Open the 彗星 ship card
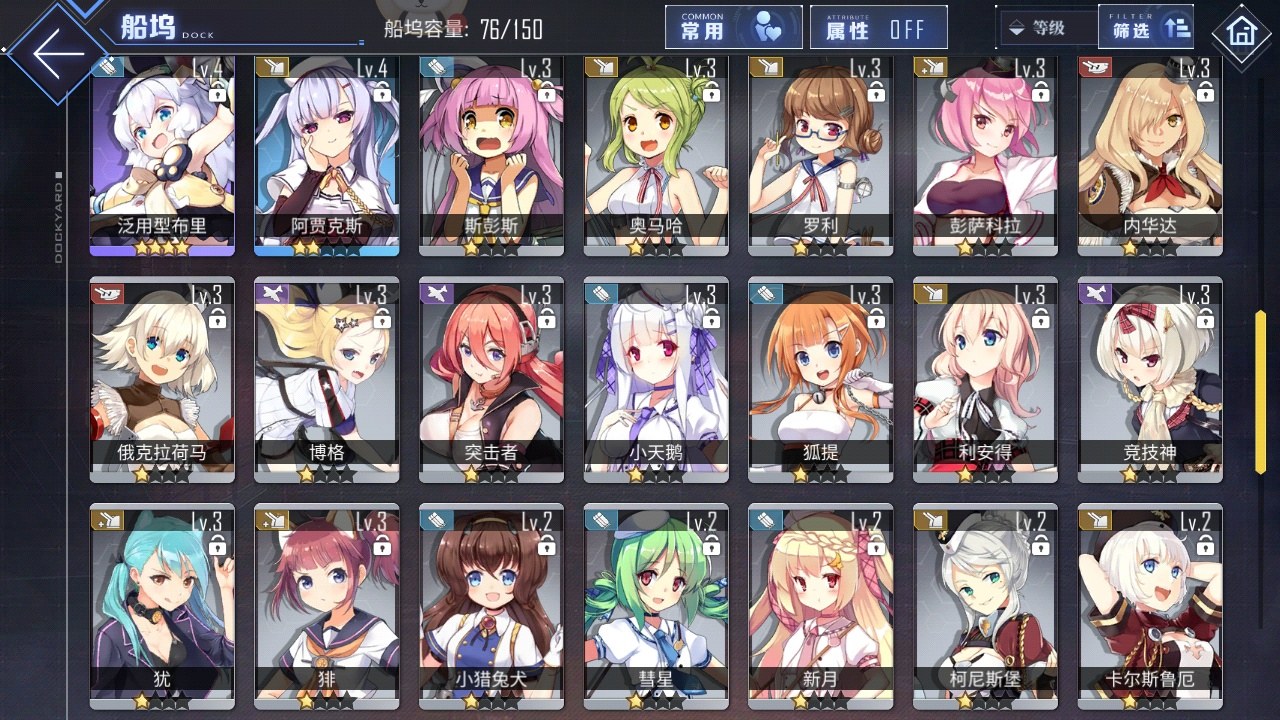This screenshot has height=720, width=1280. click(x=656, y=607)
